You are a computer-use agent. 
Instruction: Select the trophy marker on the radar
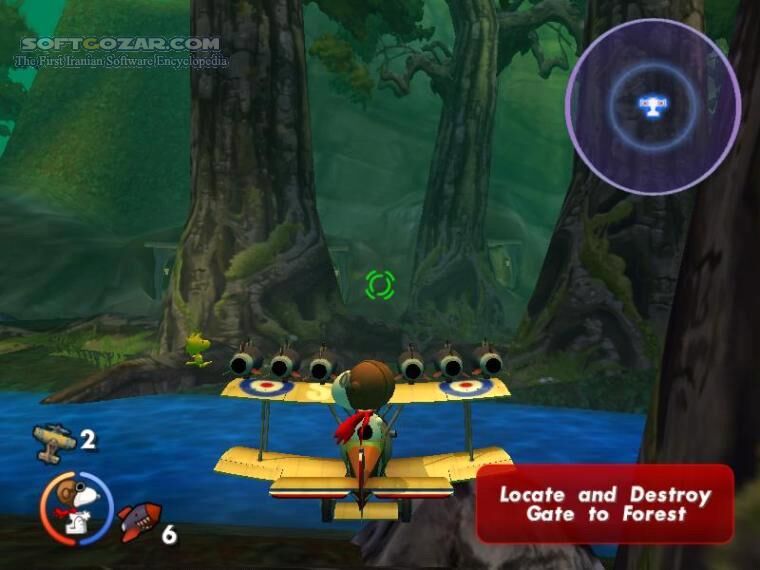[652, 106]
